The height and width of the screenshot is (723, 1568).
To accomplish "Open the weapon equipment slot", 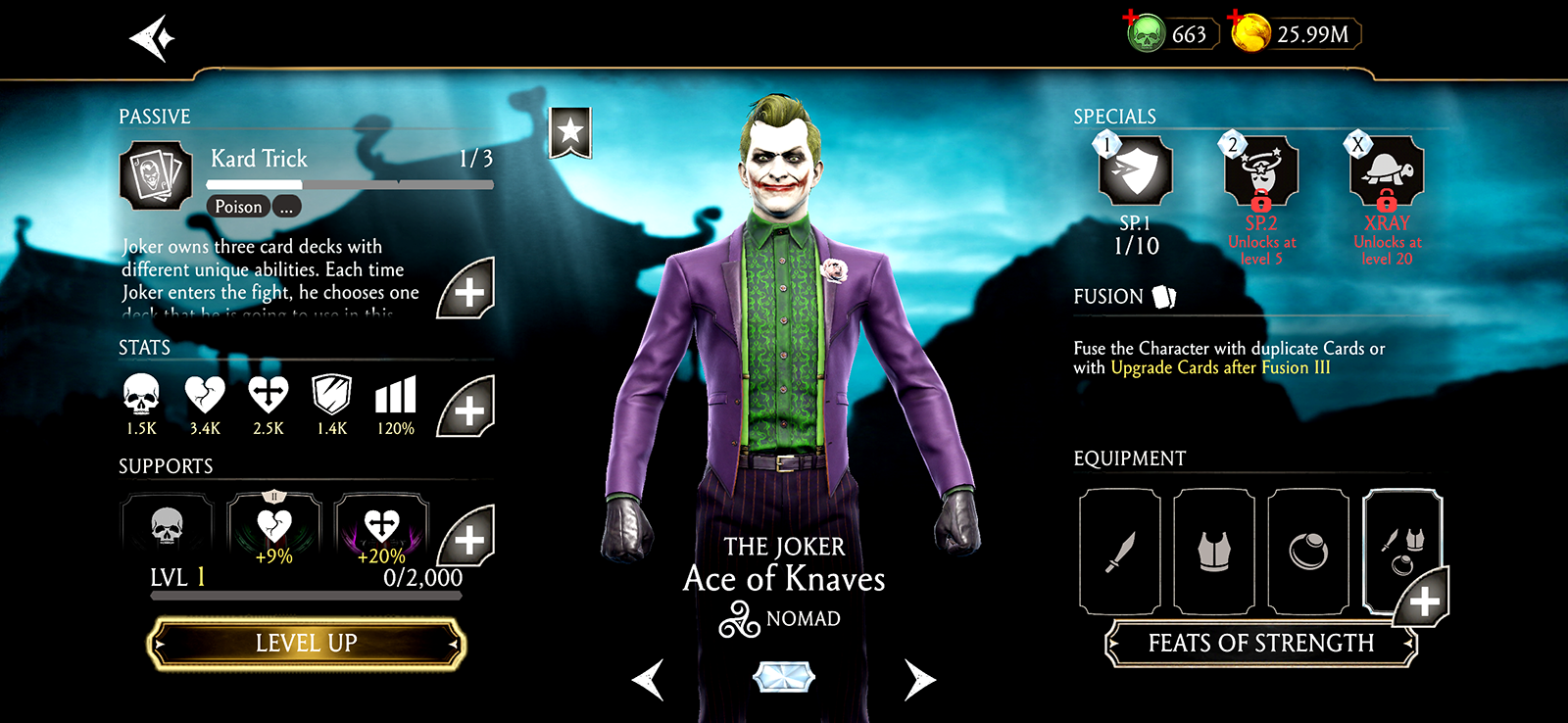I will pos(1120,552).
